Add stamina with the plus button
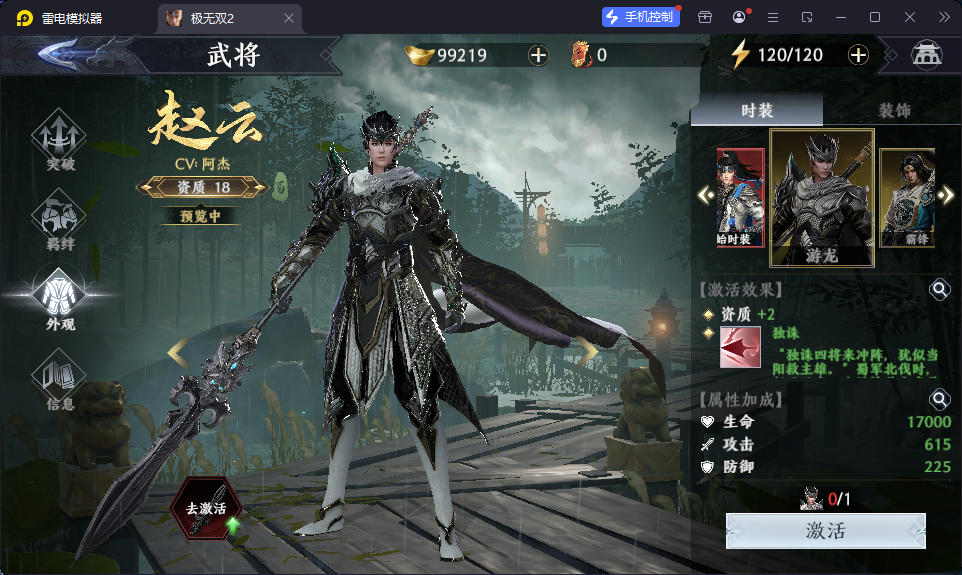 pos(858,55)
